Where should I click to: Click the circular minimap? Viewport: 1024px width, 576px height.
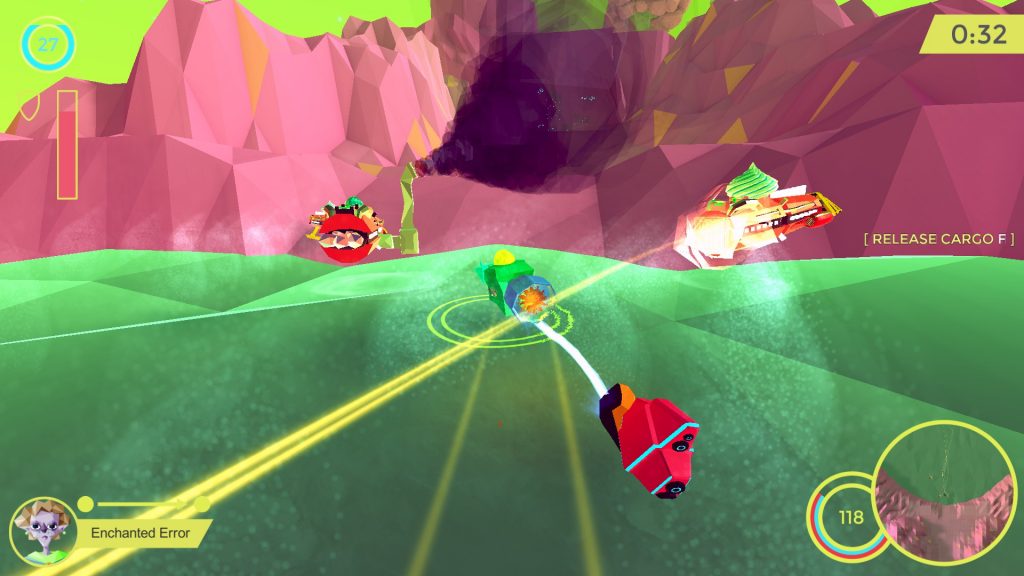(945, 492)
